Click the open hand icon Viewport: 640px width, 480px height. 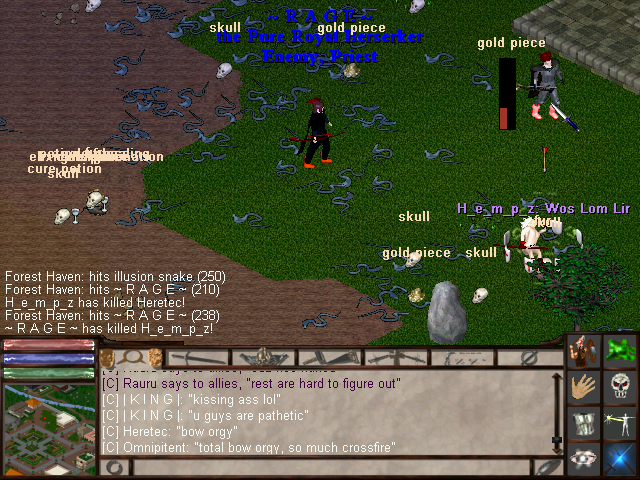click(x=585, y=387)
